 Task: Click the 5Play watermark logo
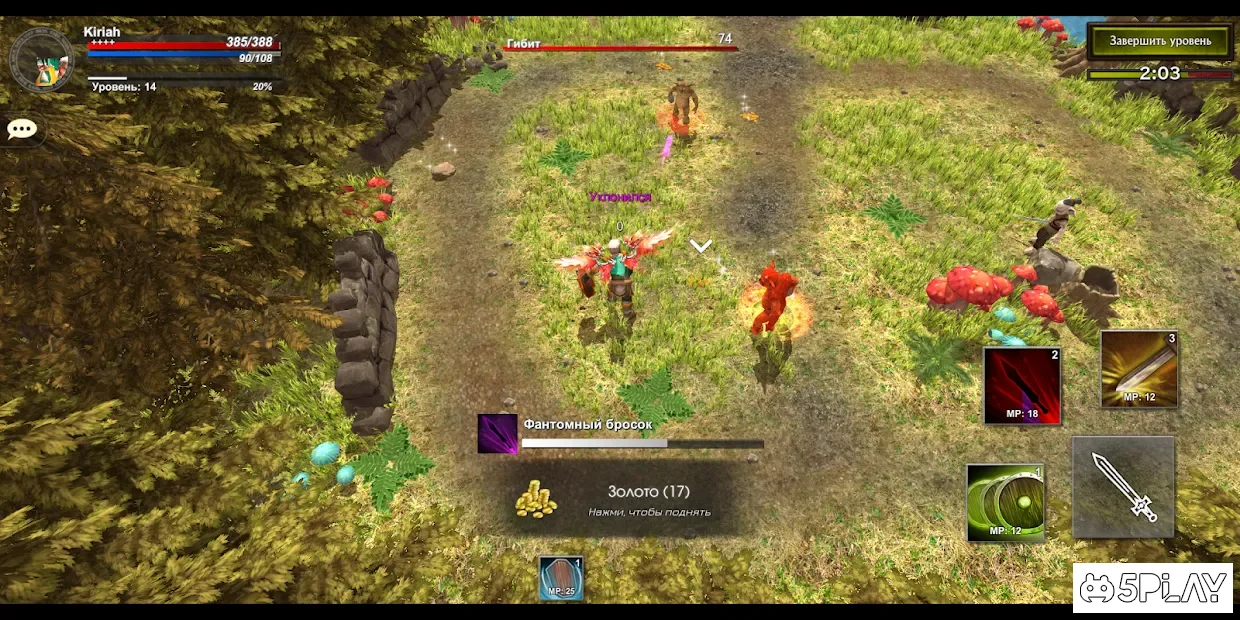tap(1152, 588)
